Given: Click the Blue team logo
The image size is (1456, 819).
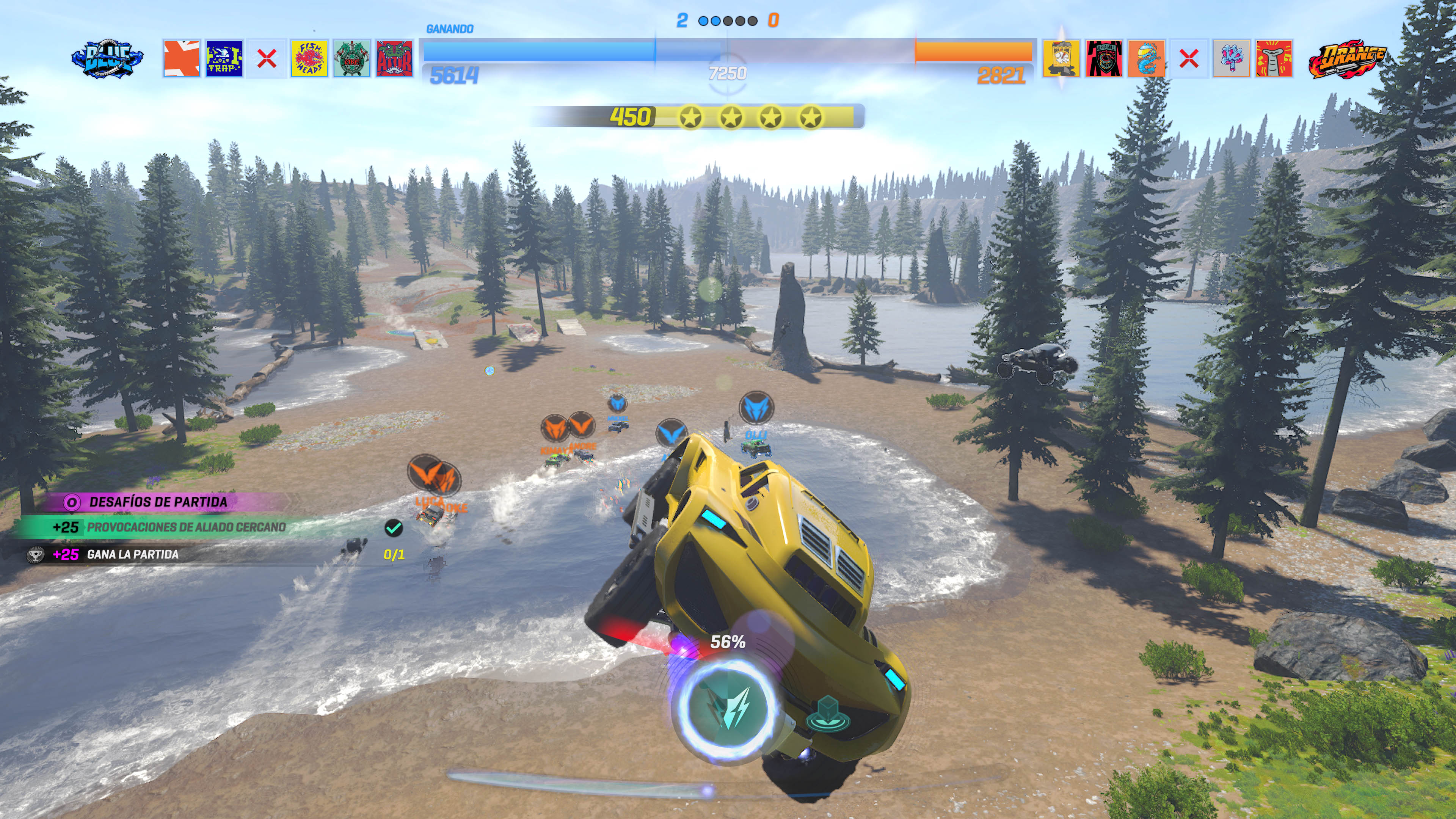Looking at the screenshot, I should [x=107, y=58].
